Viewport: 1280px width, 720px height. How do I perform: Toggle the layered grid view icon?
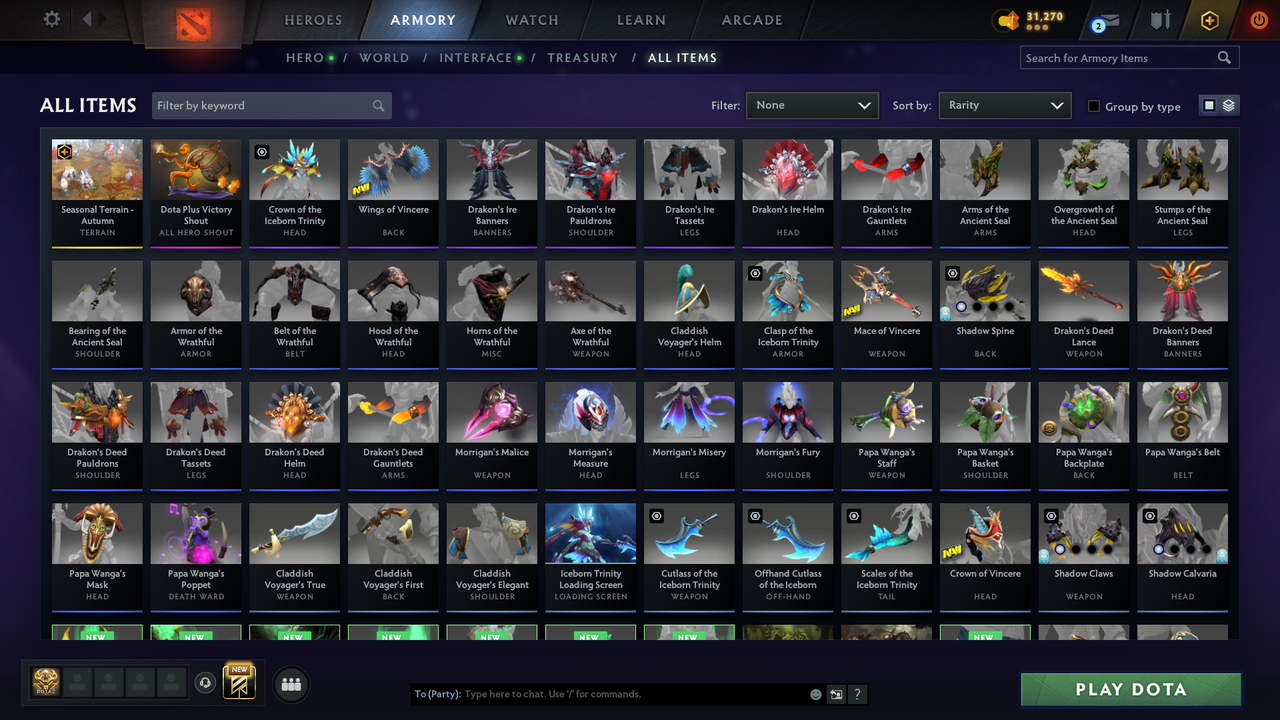(1228, 105)
